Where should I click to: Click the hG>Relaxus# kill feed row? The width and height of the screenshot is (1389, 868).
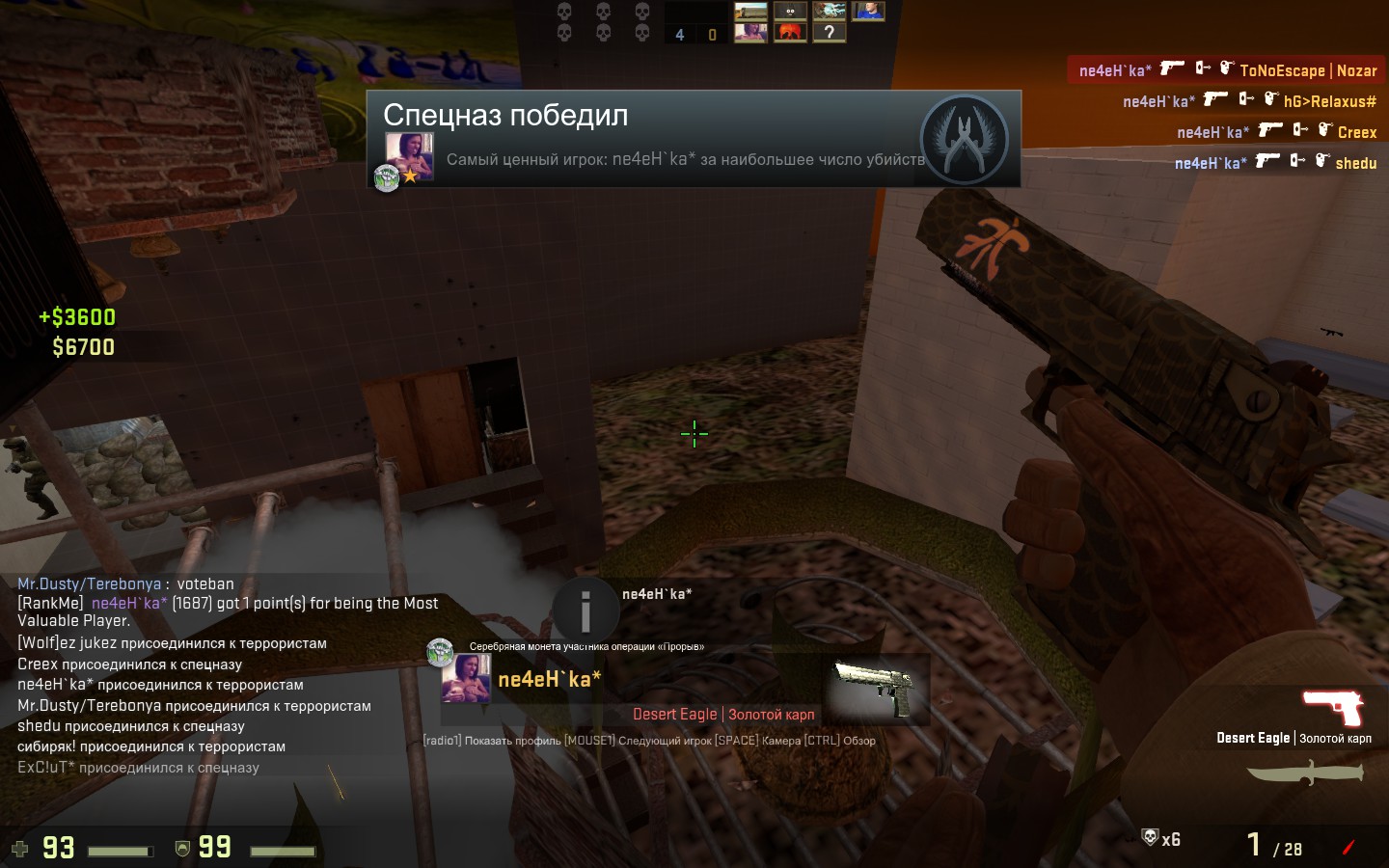point(1248,100)
